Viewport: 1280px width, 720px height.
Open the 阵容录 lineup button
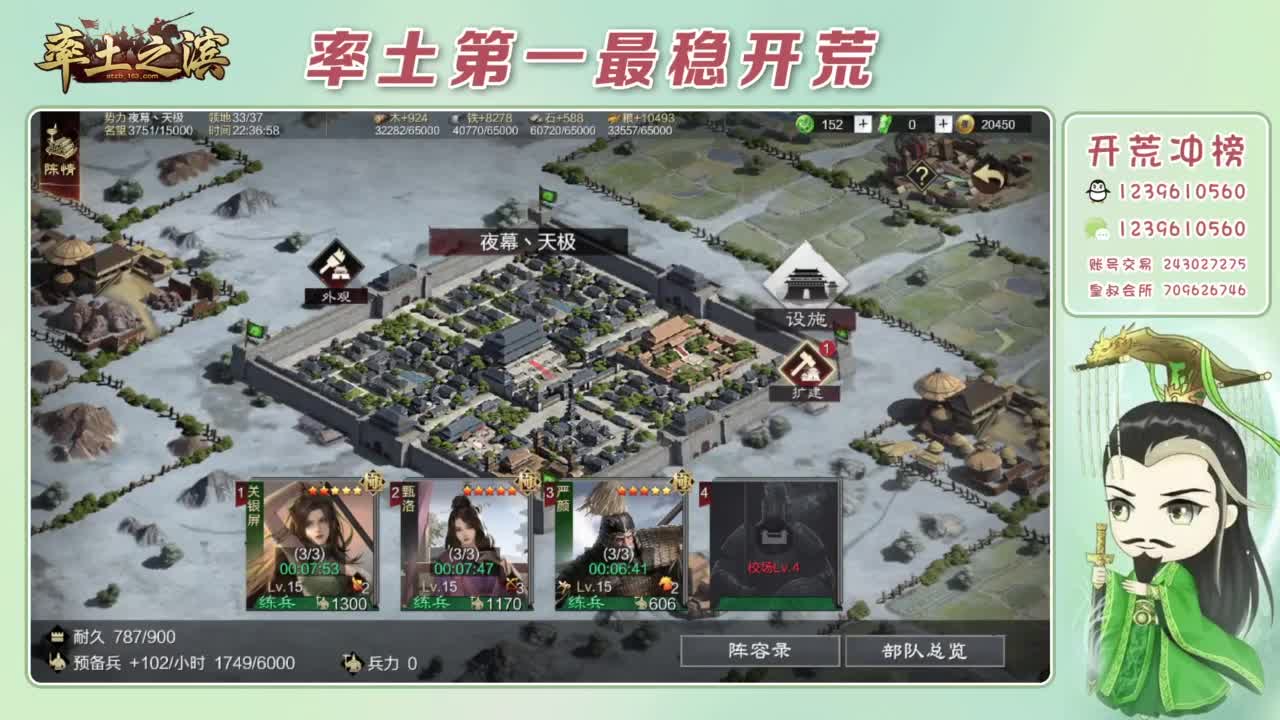tap(758, 650)
